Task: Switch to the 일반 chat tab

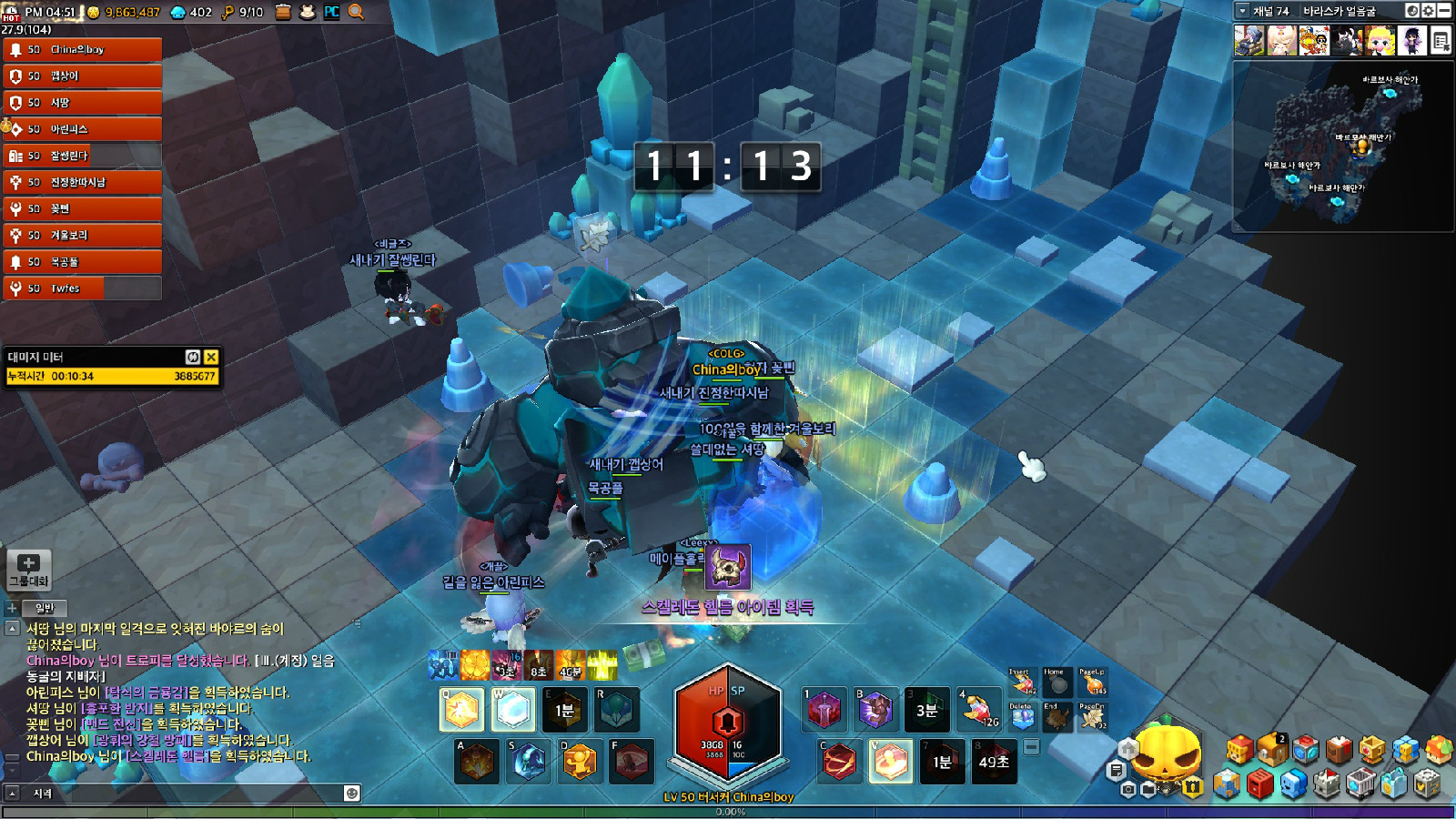Action: tap(45, 608)
